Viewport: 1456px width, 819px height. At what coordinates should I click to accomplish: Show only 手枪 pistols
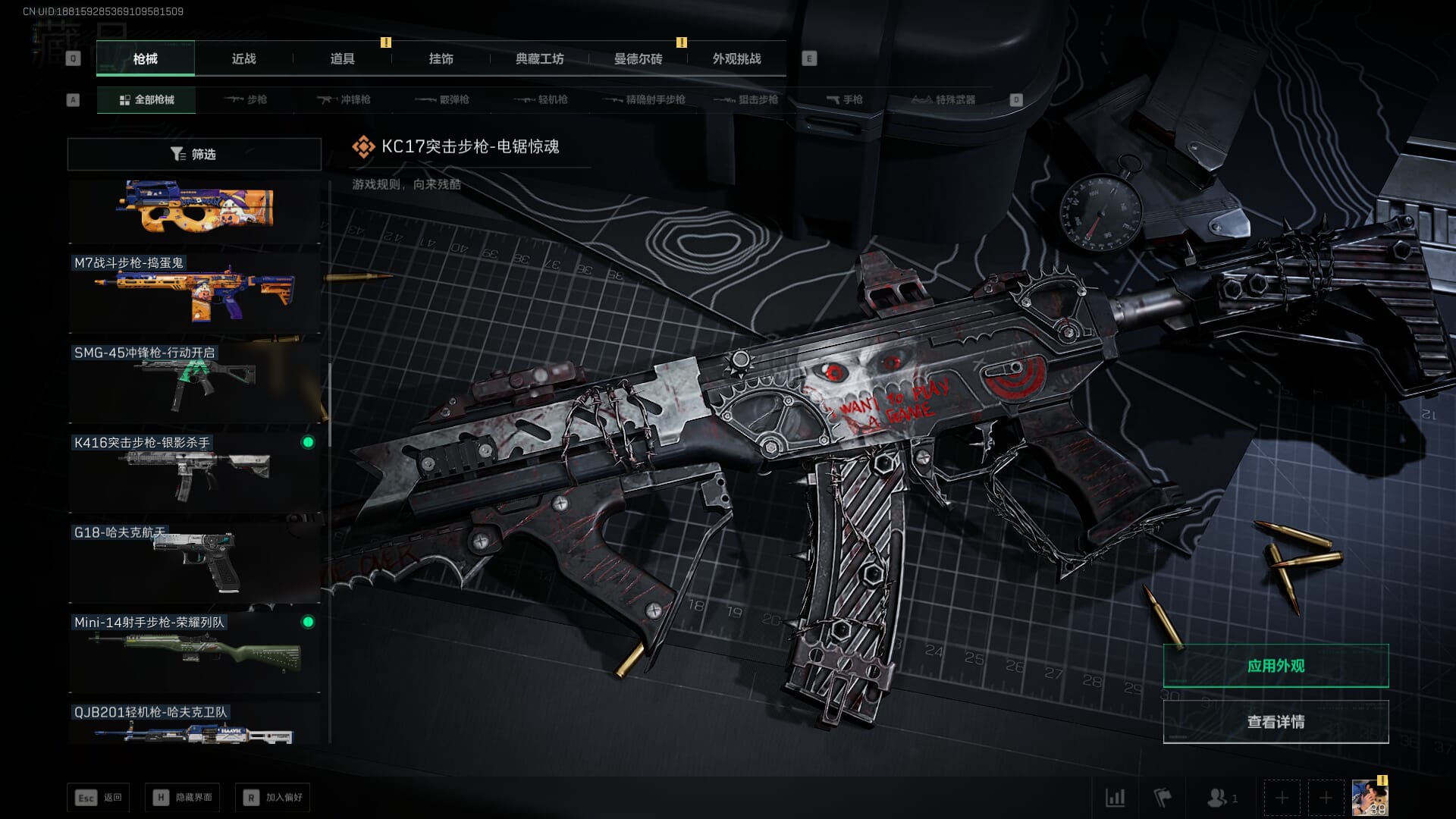[845, 99]
